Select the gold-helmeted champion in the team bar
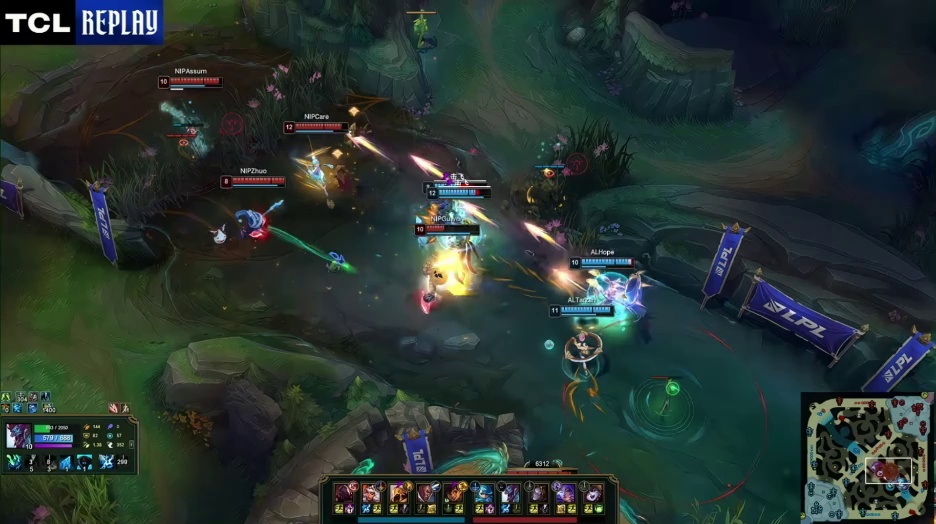Image resolution: width=936 pixels, height=524 pixels. click(x=400, y=492)
